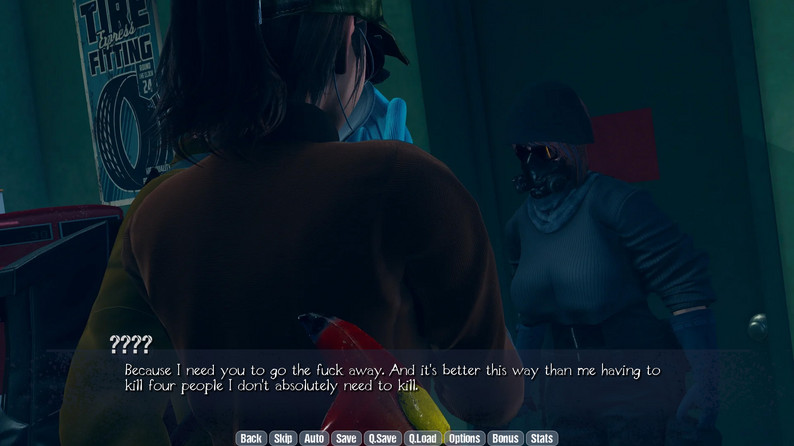Open the Options menu
This screenshot has height=446, width=794.
coord(464,438)
